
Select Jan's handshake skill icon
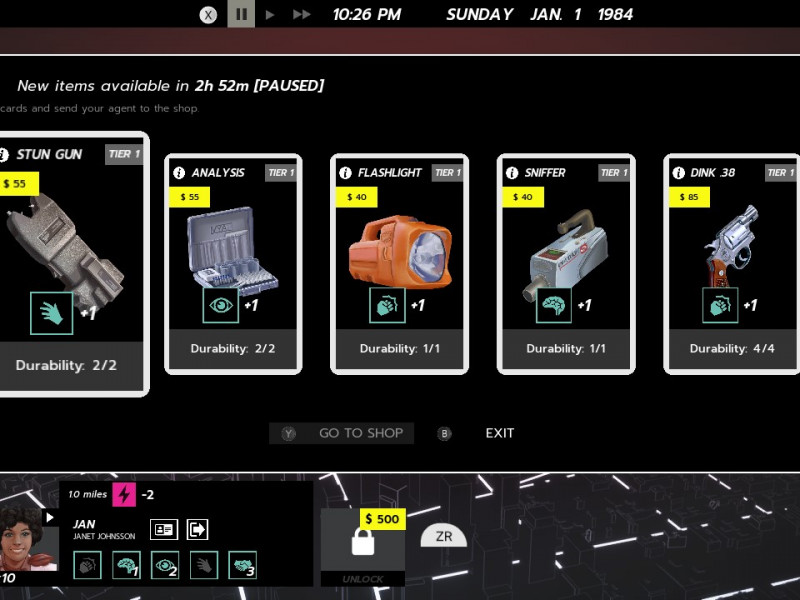242,565
